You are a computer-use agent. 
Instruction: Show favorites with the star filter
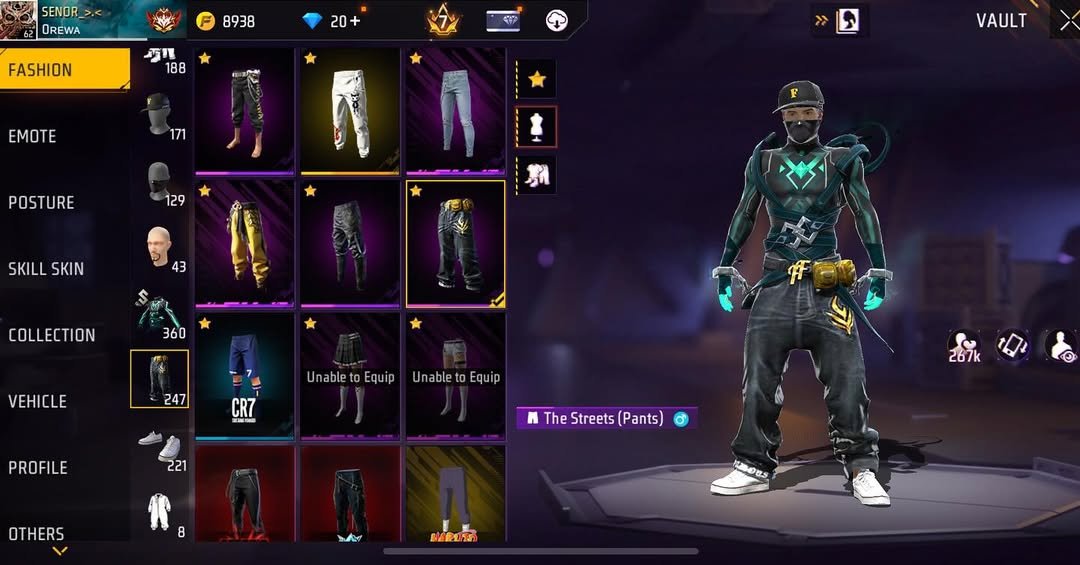pos(536,78)
